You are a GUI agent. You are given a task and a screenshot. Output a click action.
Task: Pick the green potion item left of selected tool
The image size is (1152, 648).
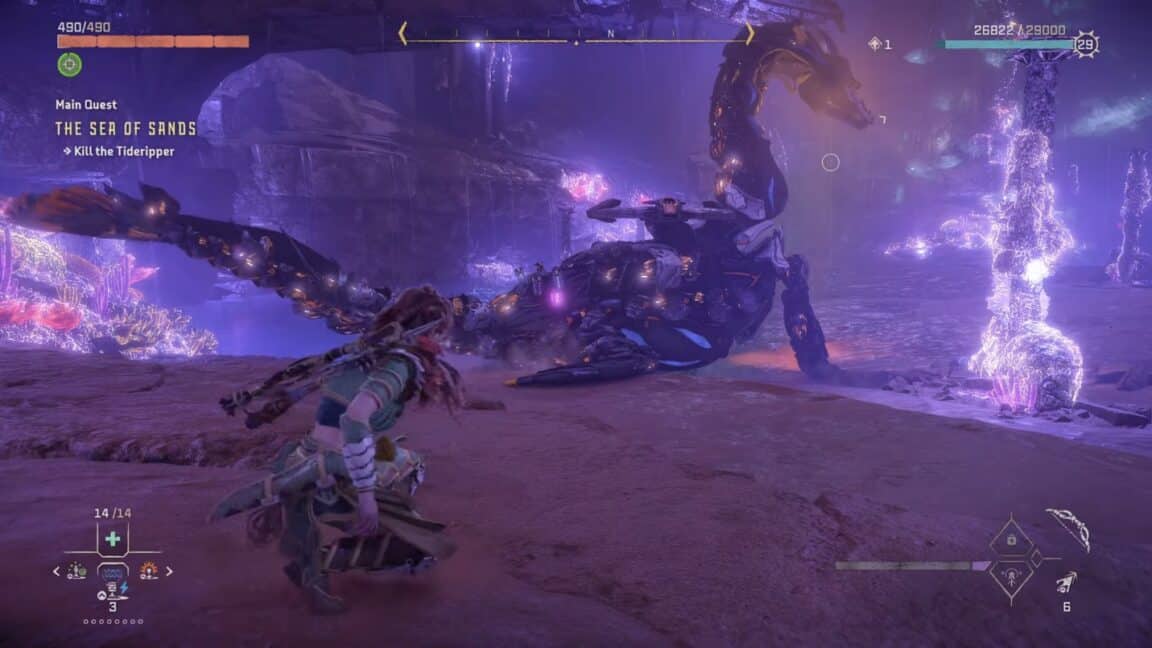point(77,571)
